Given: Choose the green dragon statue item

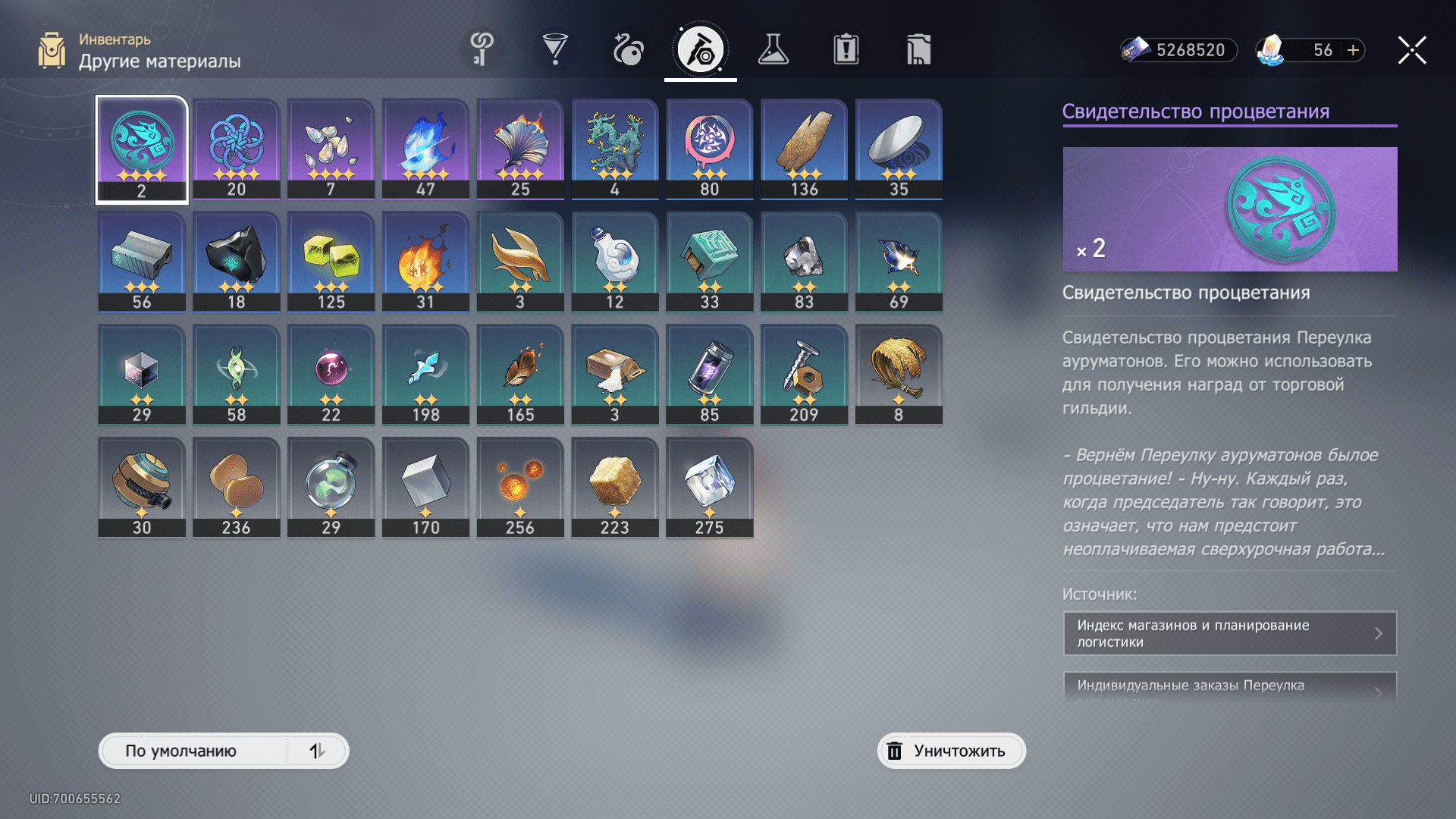Looking at the screenshot, I should [x=615, y=149].
